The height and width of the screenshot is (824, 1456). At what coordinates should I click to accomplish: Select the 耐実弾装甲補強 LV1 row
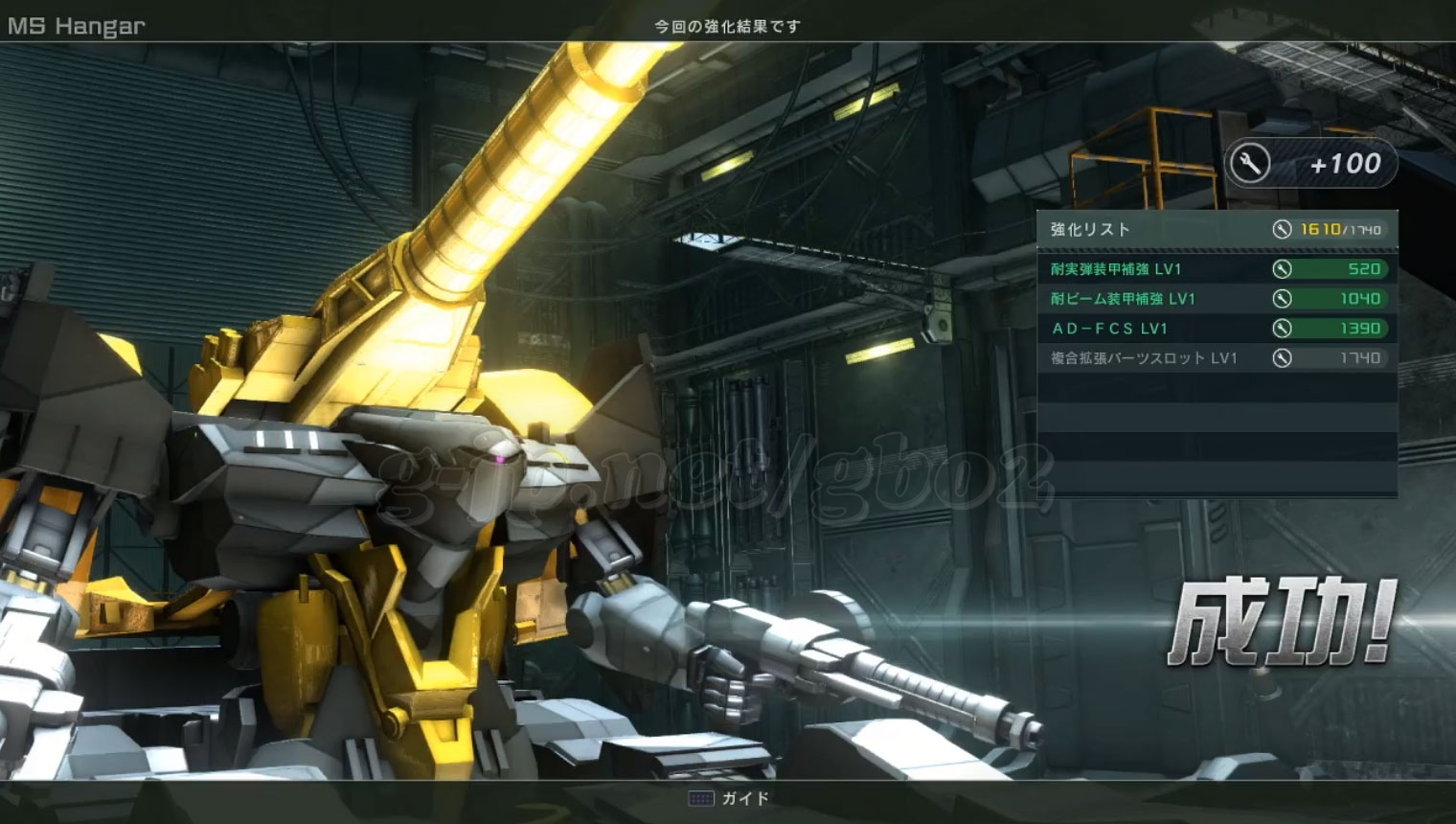pyautogui.click(x=1215, y=269)
